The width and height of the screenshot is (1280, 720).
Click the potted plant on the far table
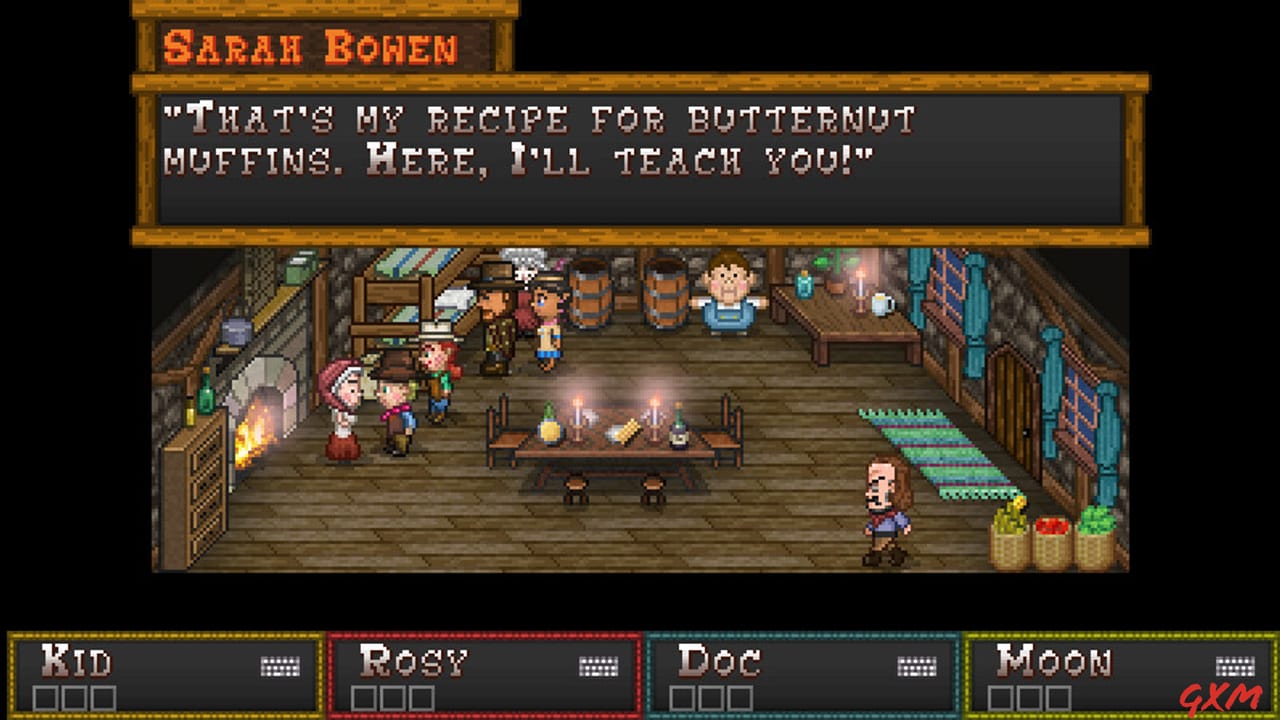[x=835, y=275]
